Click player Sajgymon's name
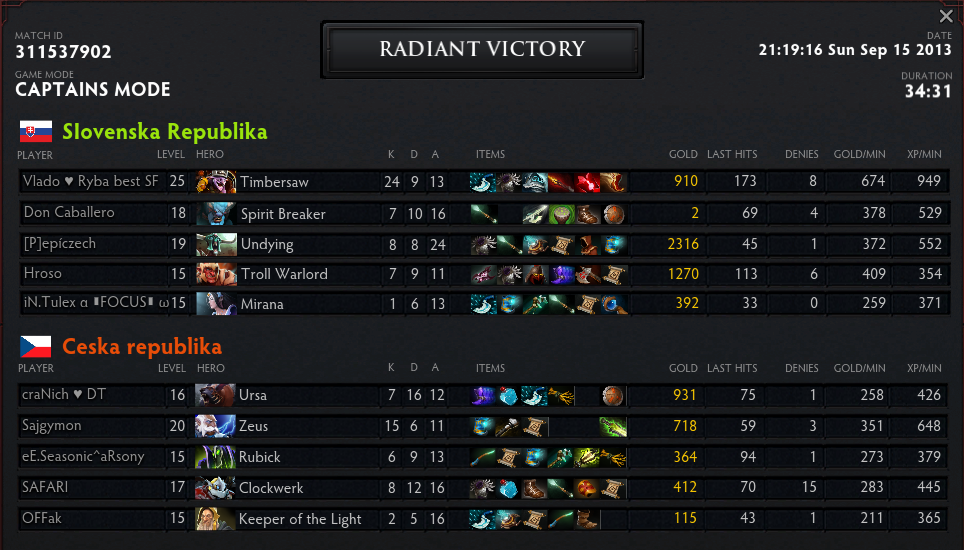 [x=50, y=426]
